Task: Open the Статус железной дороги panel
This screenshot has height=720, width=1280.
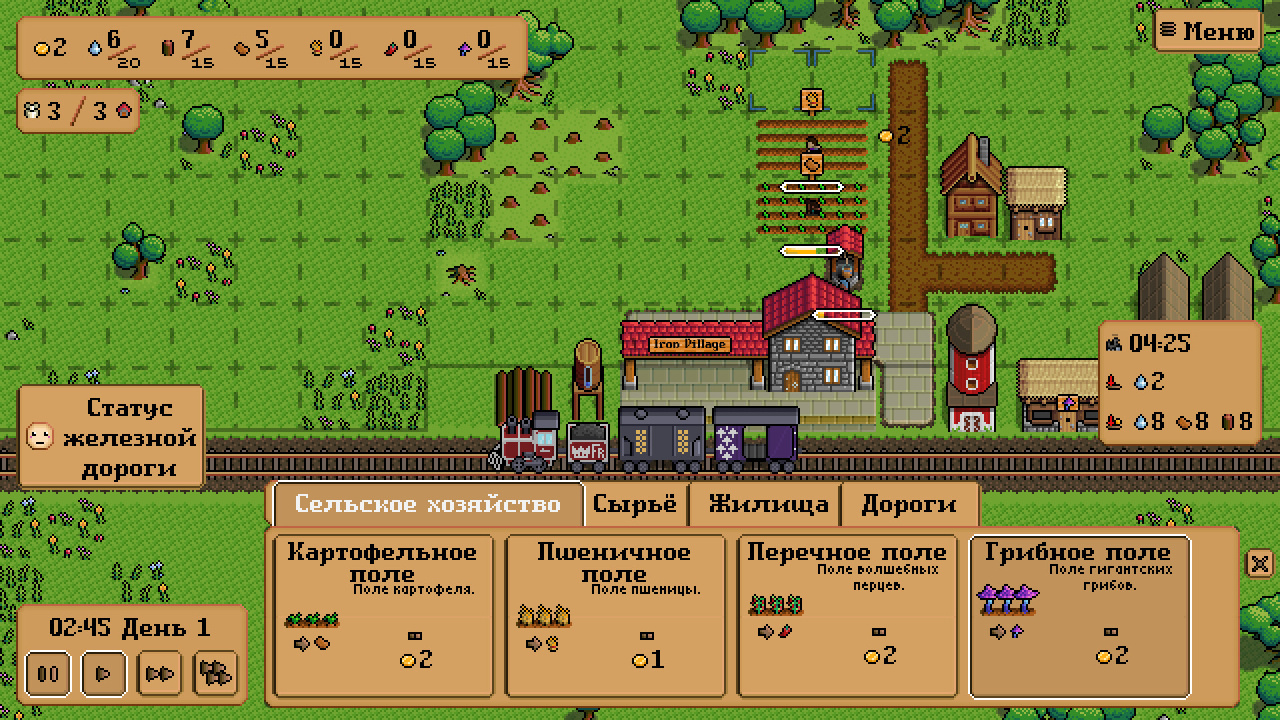Action: click(112, 437)
